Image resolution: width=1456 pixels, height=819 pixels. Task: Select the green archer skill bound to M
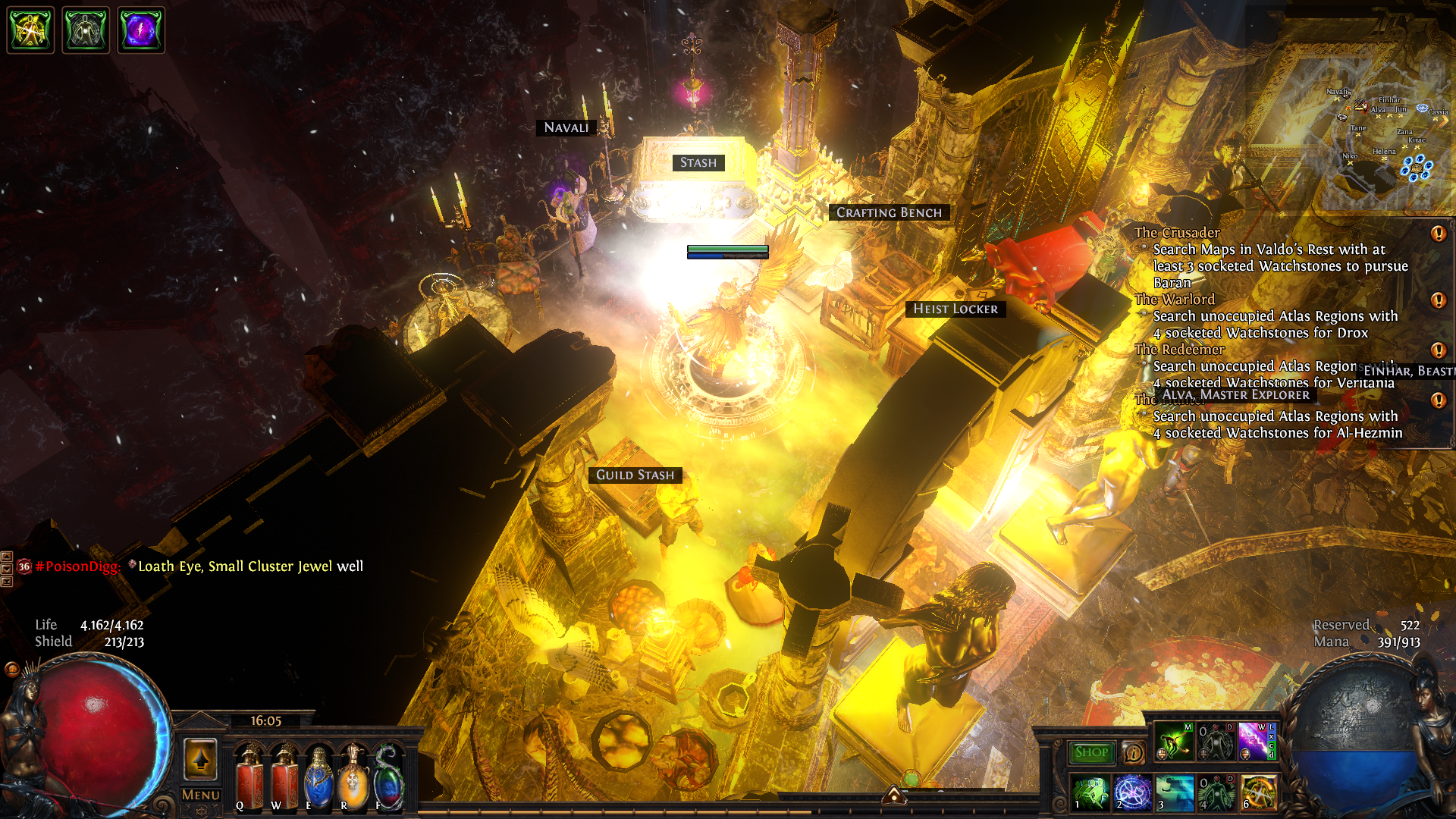(x=1174, y=741)
